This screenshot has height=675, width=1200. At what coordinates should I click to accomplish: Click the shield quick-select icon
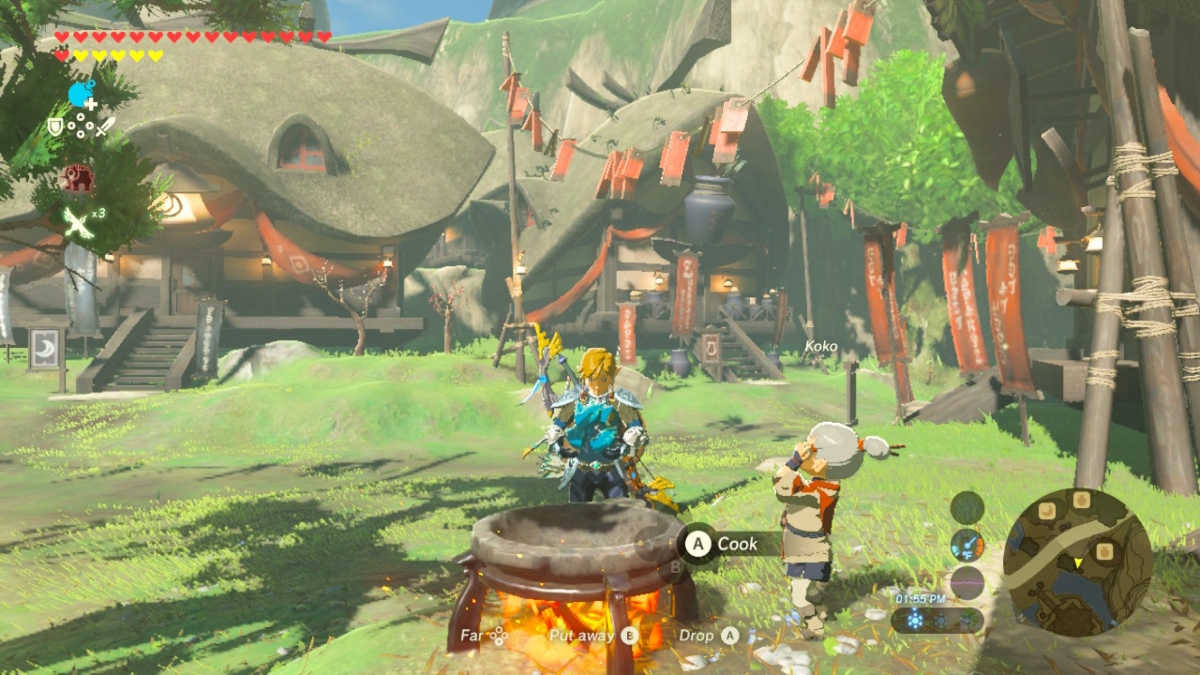[56, 127]
